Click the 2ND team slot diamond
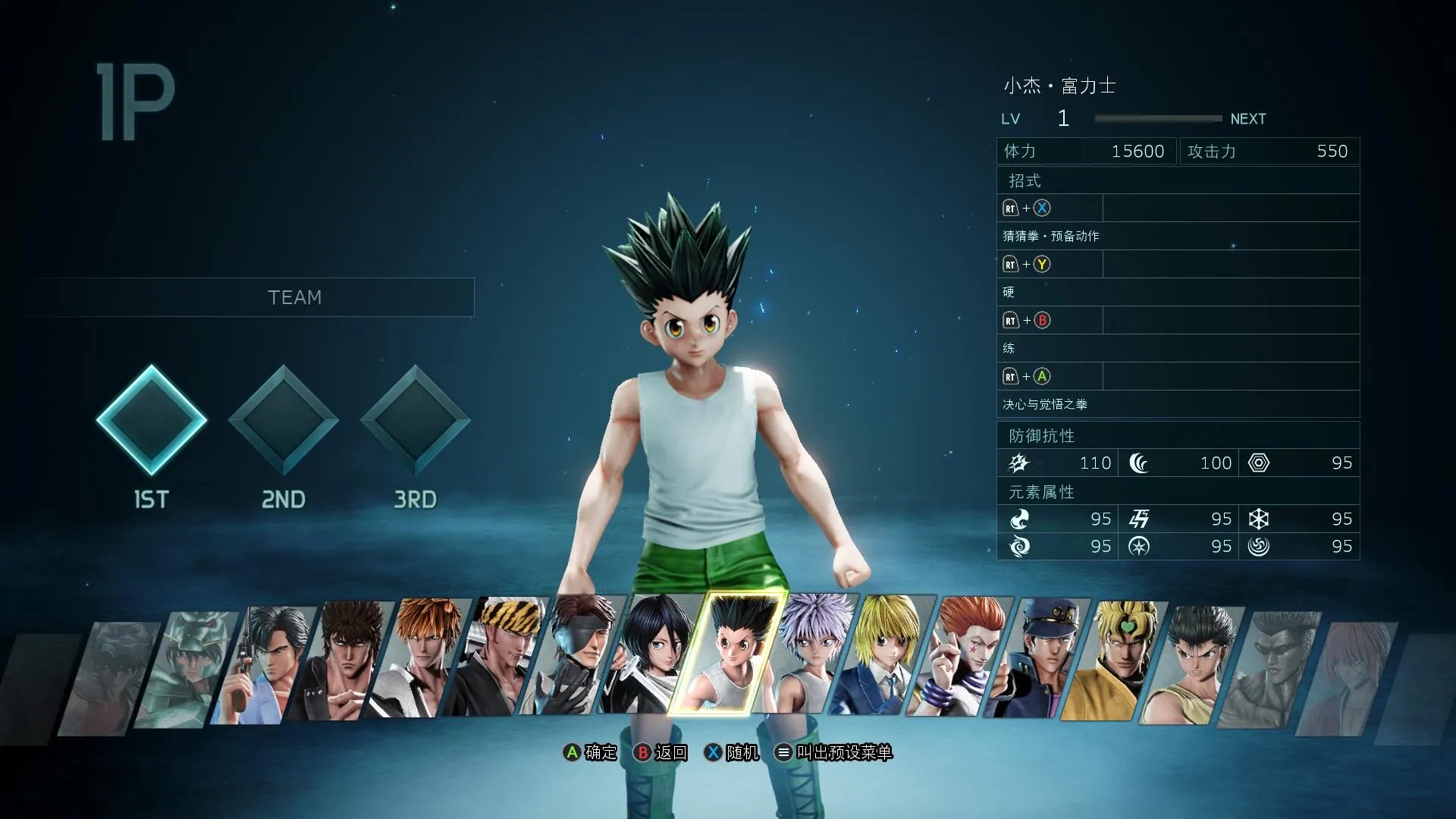The image size is (1456, 819). pos(284,421)
